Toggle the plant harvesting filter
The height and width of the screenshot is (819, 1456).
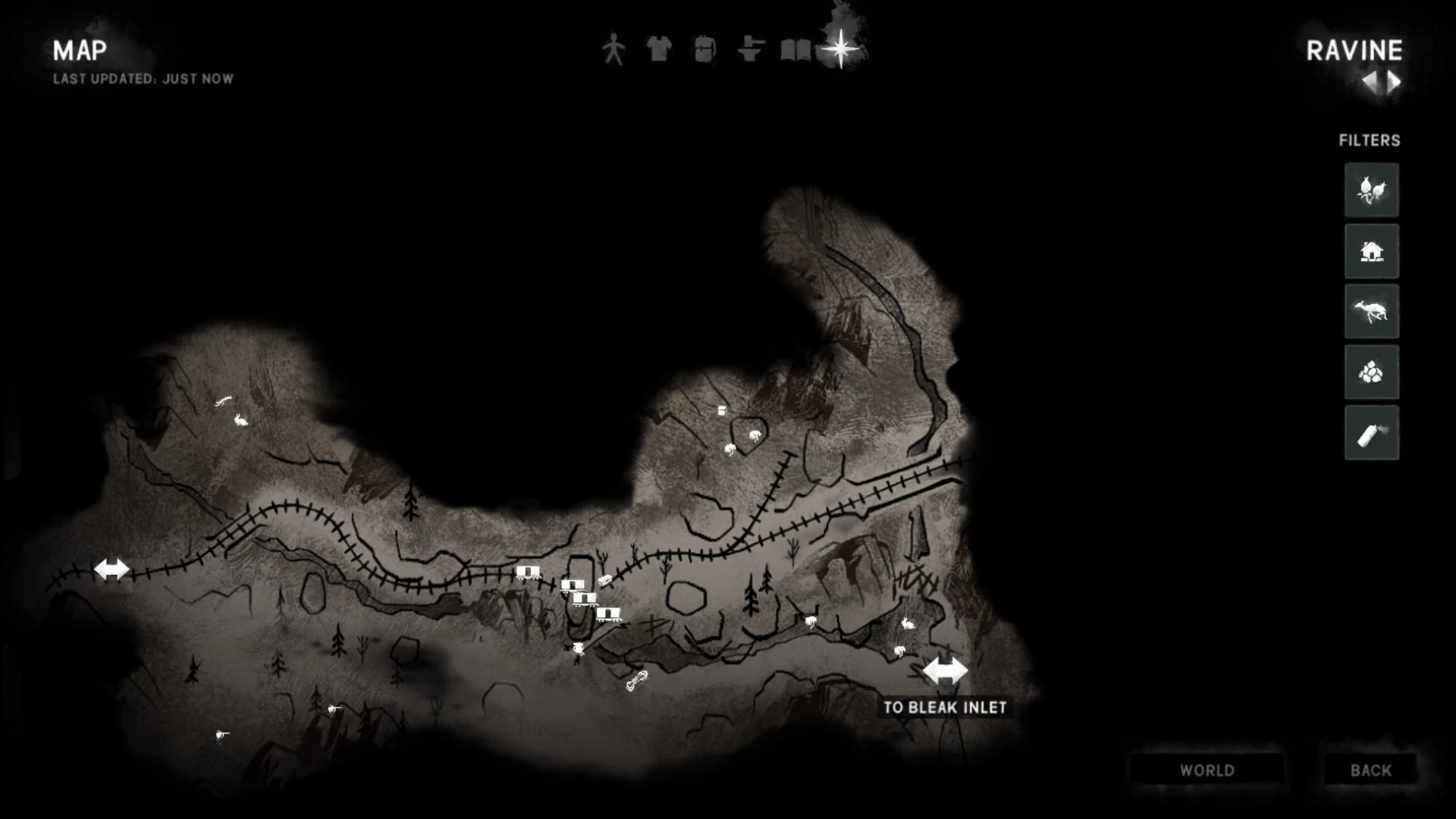(1372, 190)
